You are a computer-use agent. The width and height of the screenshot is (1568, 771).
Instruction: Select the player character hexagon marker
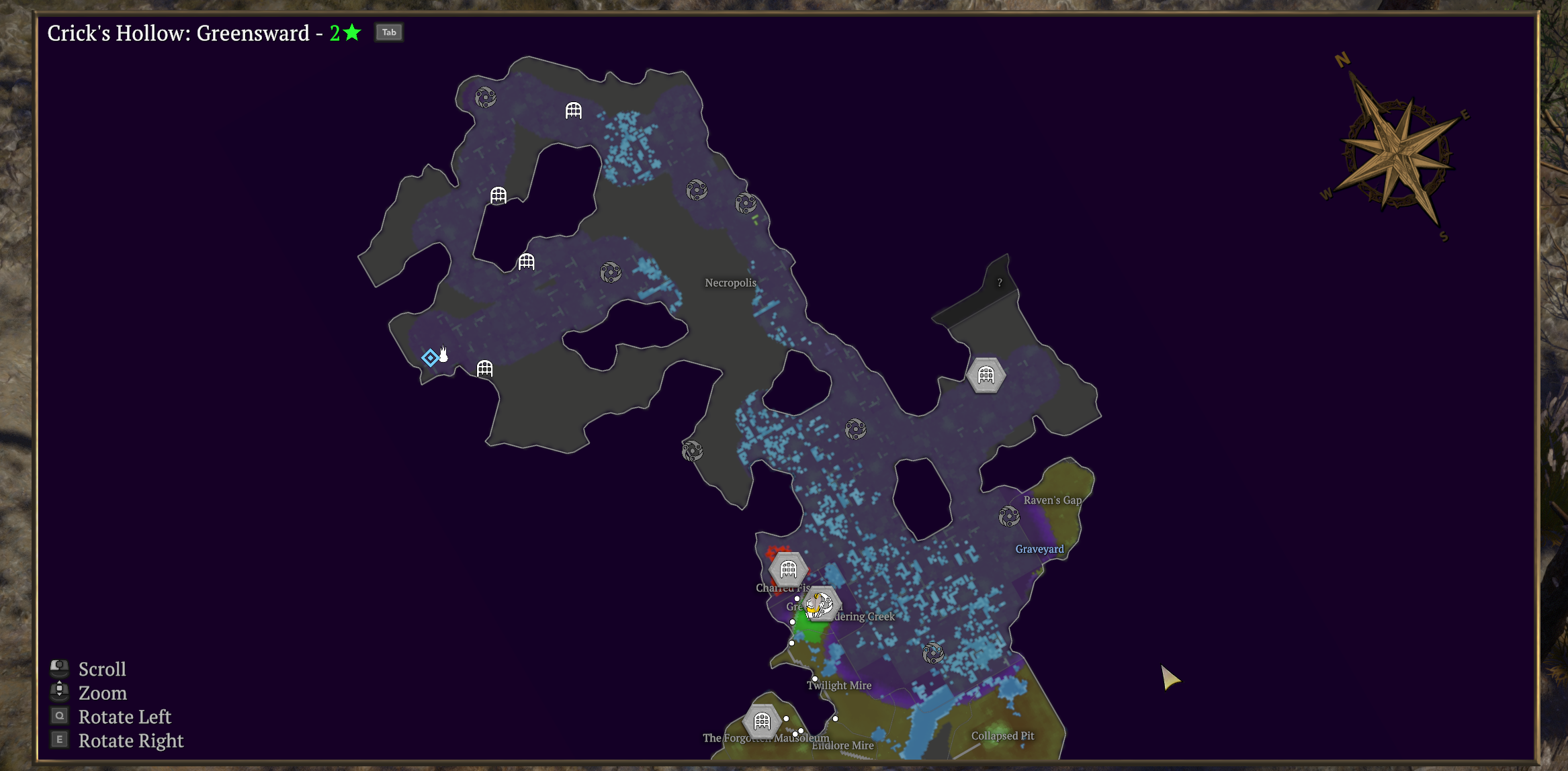tap(820, 605)
